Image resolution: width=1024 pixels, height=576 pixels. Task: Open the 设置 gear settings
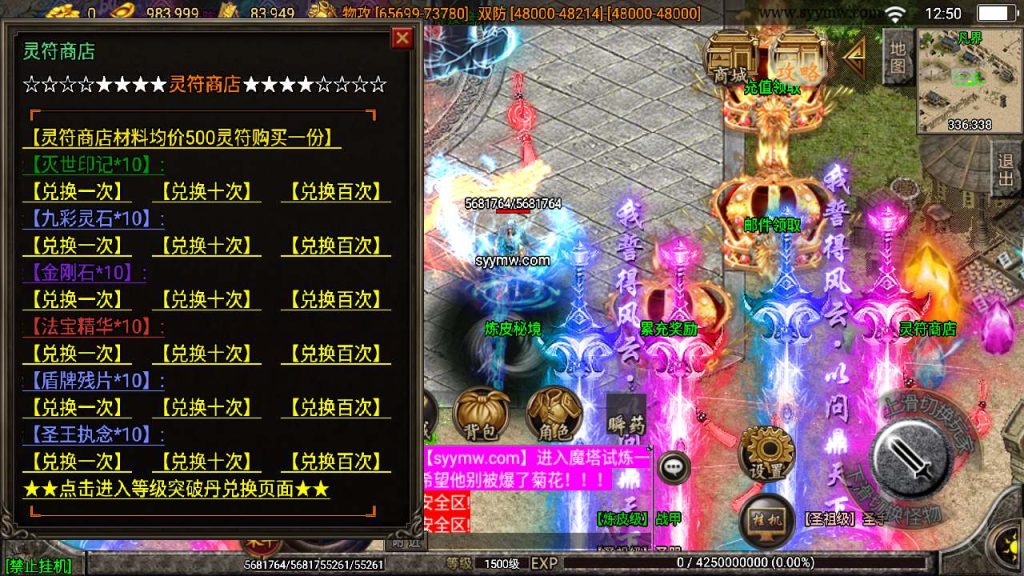point(767,453)
